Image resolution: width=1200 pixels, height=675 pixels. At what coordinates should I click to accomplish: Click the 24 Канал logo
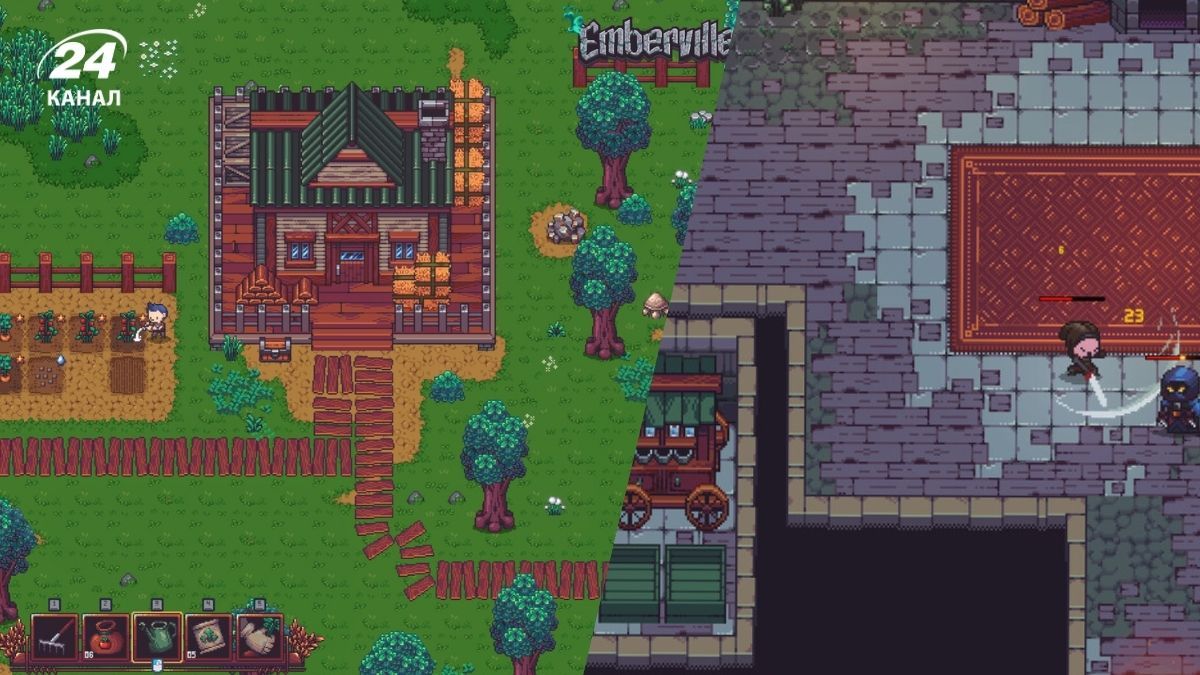pyautogui.click(x=82, y=70)
